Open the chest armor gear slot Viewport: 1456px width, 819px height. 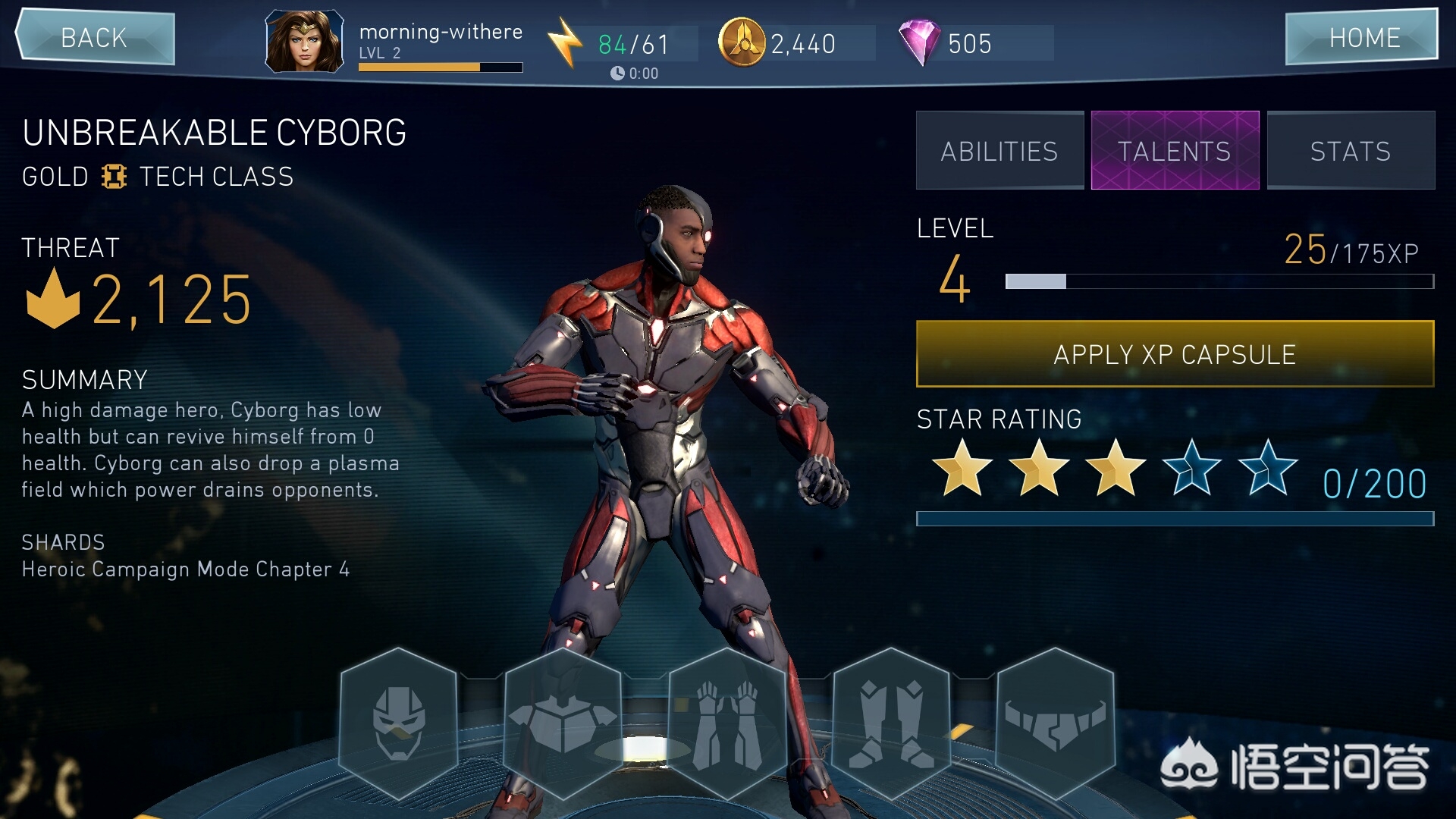point(563,723)
